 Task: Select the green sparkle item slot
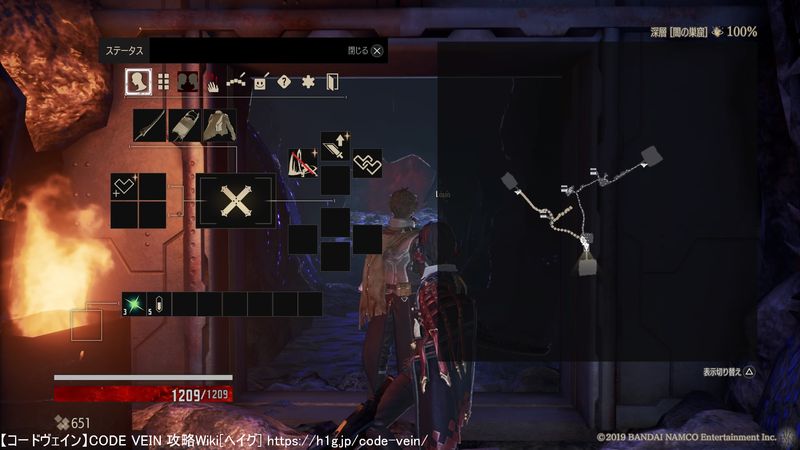(134, 304)
